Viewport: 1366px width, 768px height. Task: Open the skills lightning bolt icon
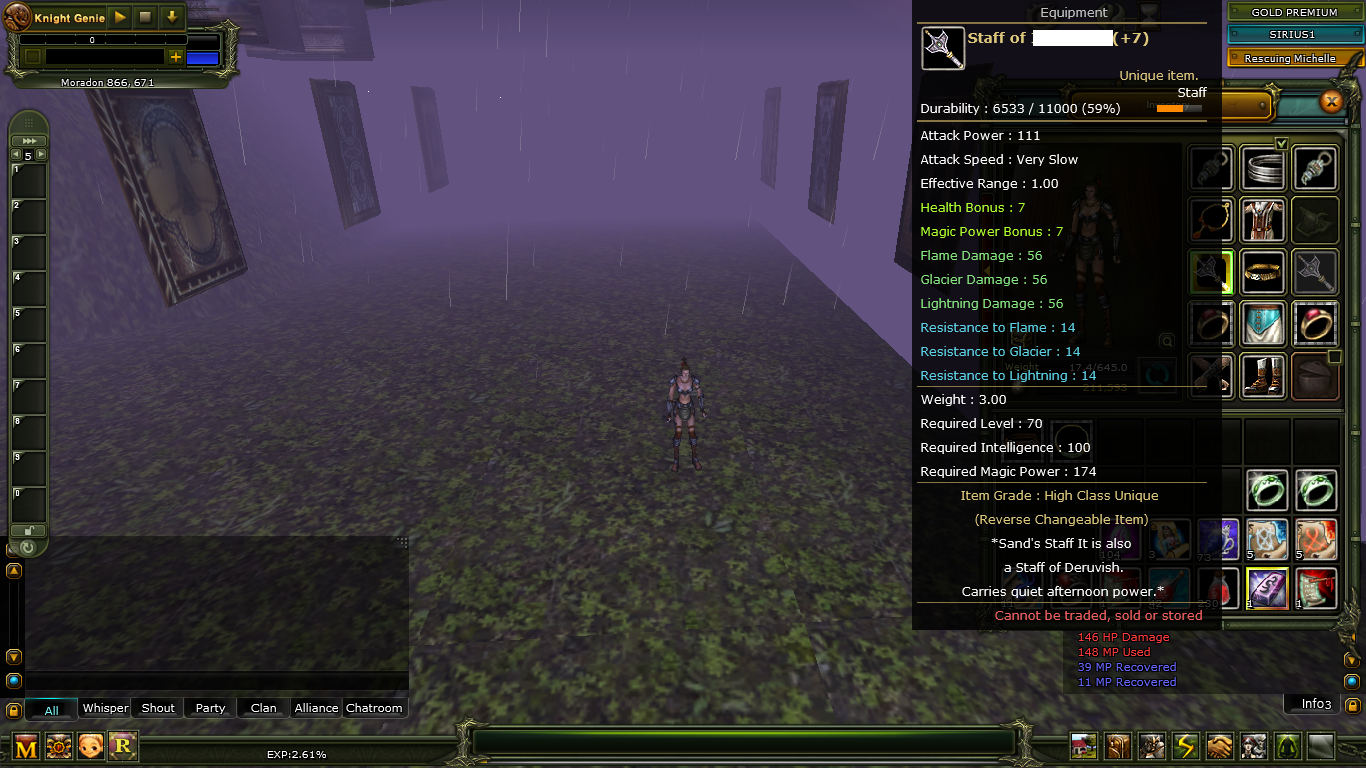coord(1185,747)
